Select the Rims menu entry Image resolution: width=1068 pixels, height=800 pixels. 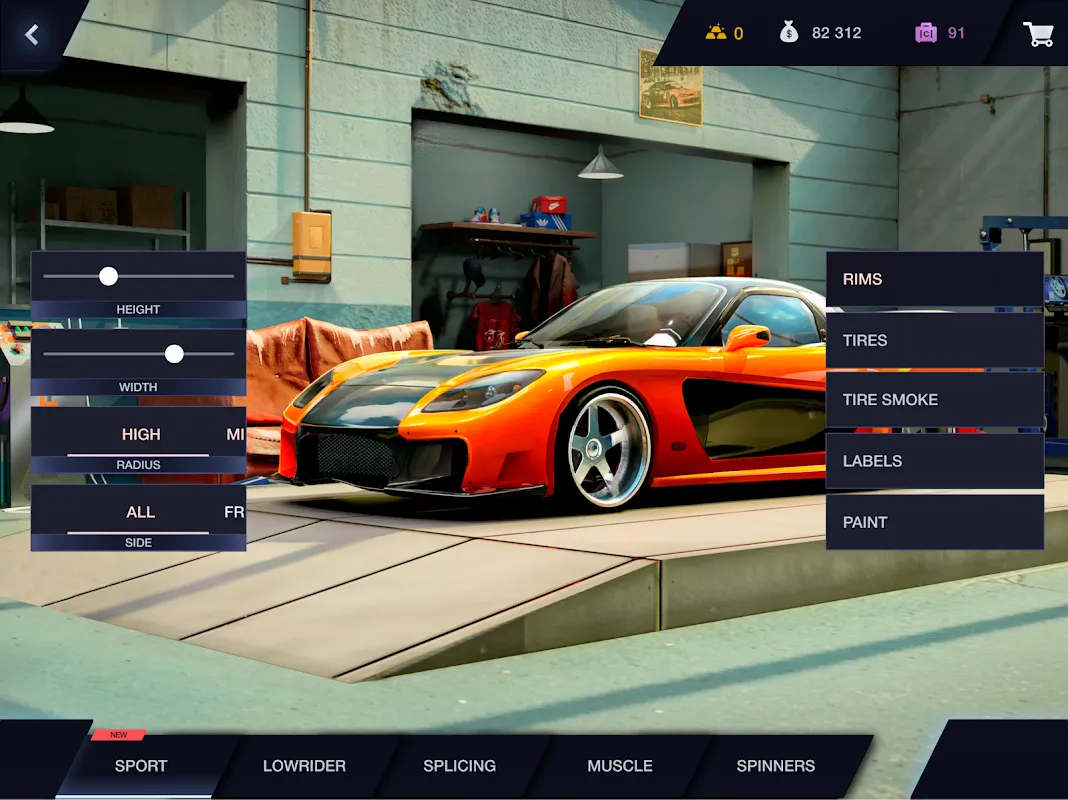click(934, 279)
